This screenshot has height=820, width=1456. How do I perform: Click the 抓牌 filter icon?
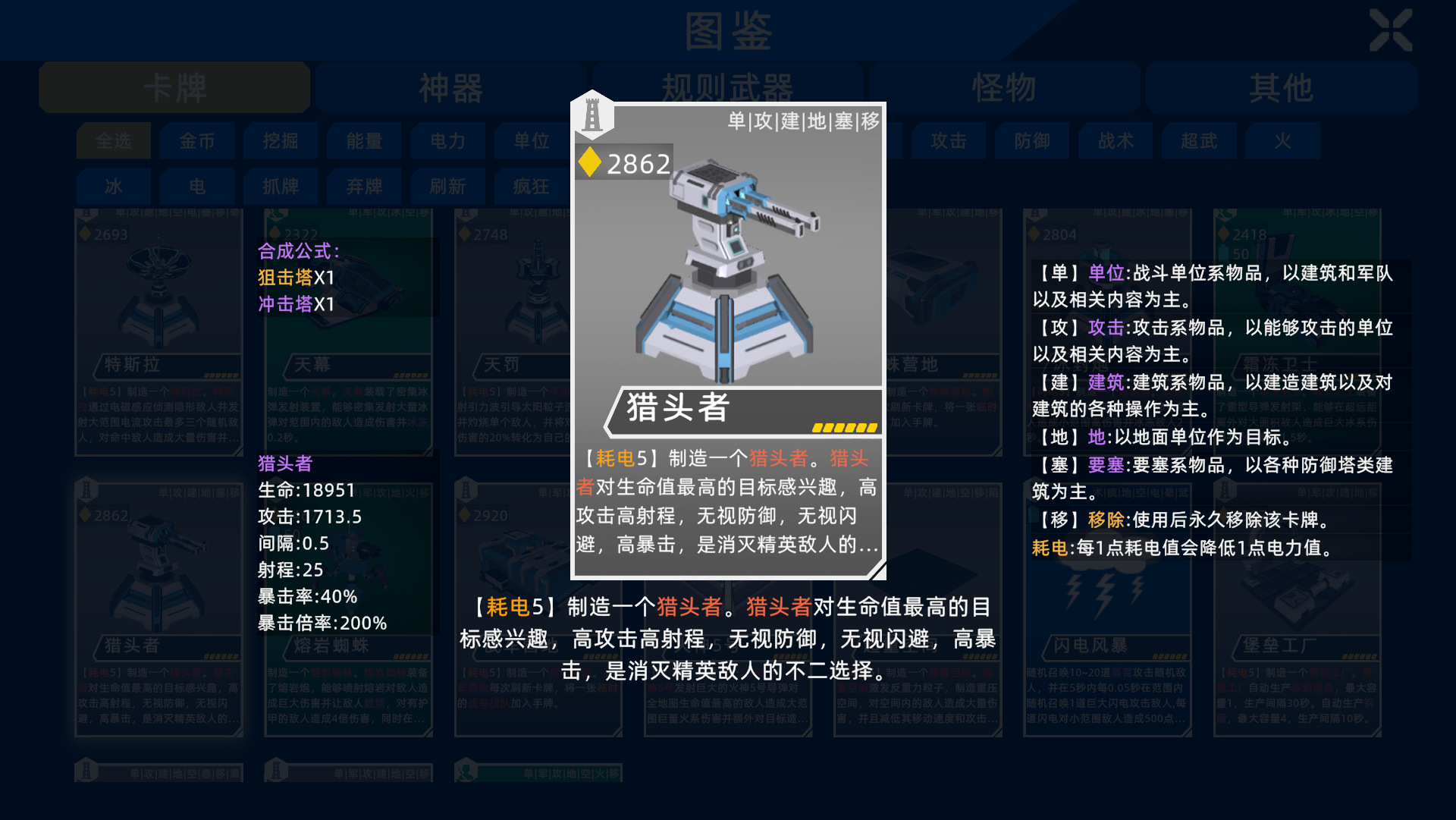281,186
